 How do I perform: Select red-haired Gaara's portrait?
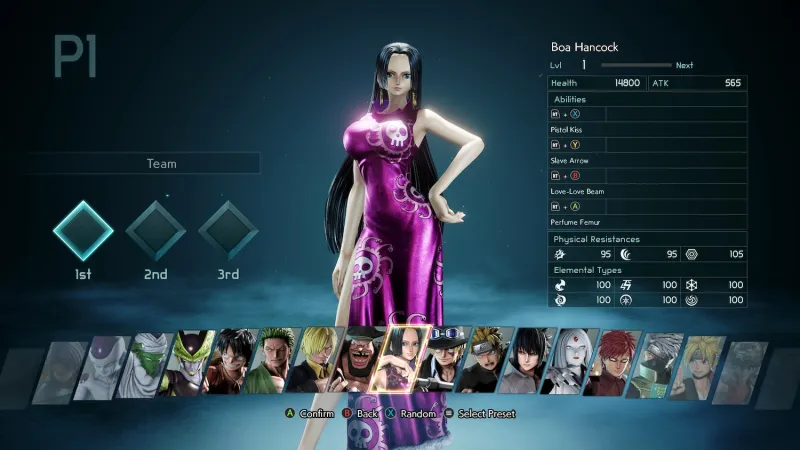click(614, 367)
